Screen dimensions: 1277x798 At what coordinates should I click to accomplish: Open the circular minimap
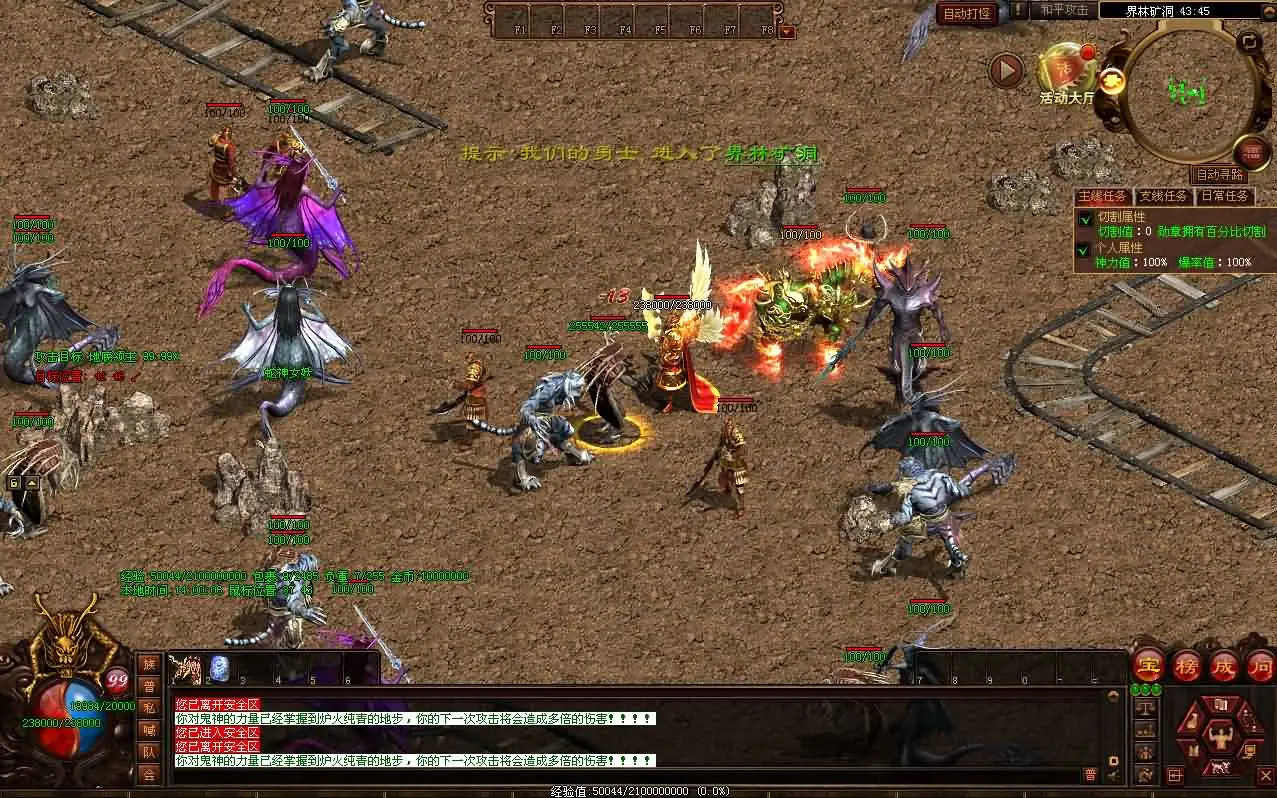coord(1188,92)
